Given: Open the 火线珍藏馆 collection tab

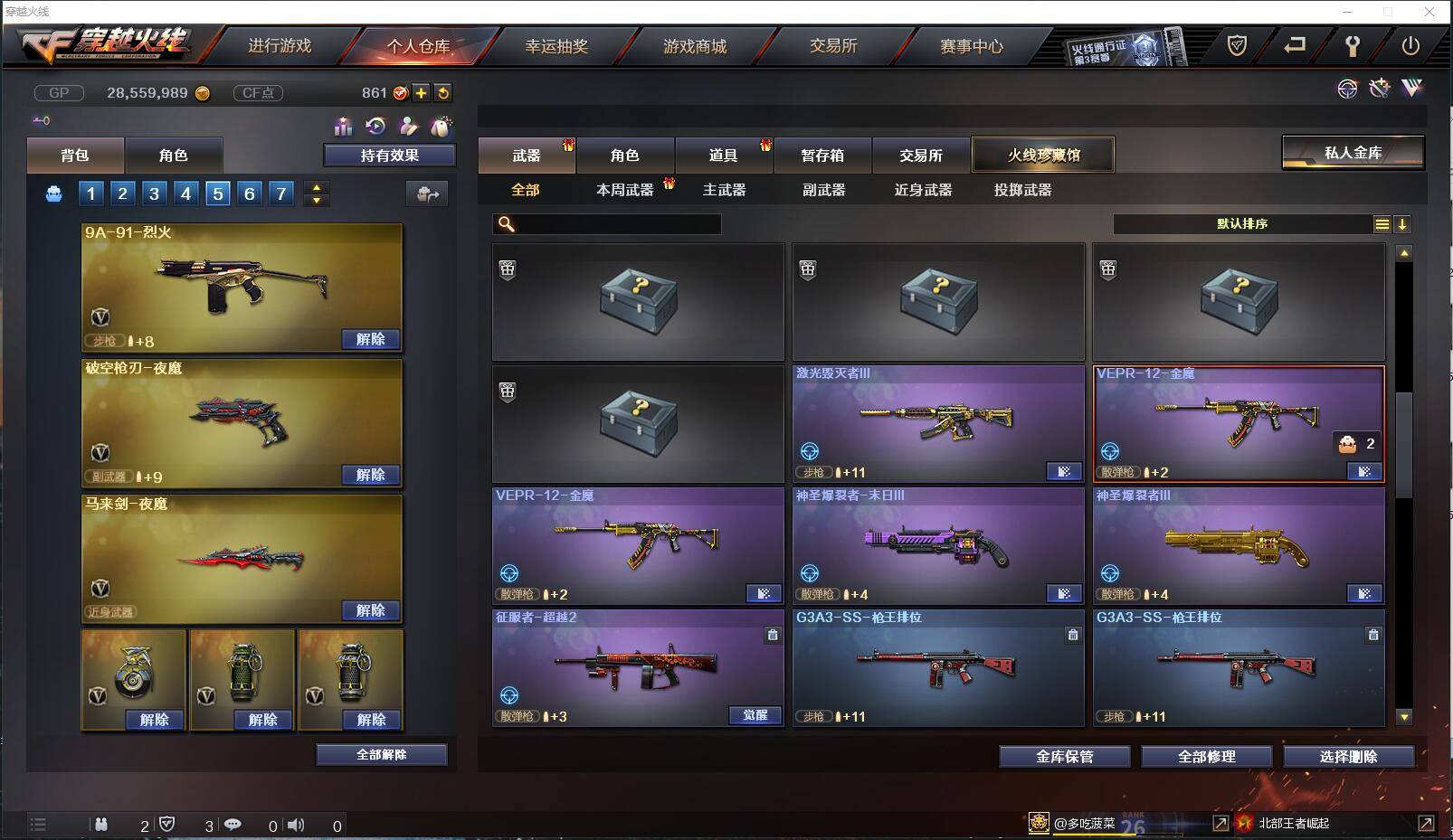Looking at the screenshot, I should coord(1042,155).
